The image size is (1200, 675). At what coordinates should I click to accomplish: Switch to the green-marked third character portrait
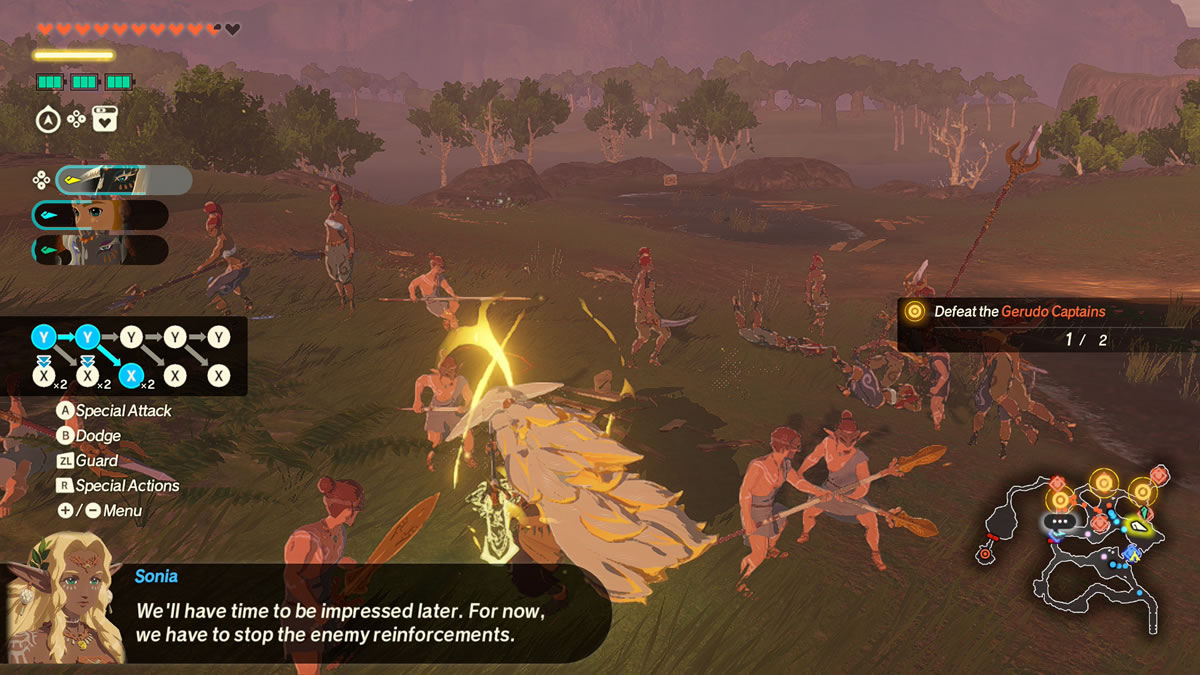tap(100, 250)
